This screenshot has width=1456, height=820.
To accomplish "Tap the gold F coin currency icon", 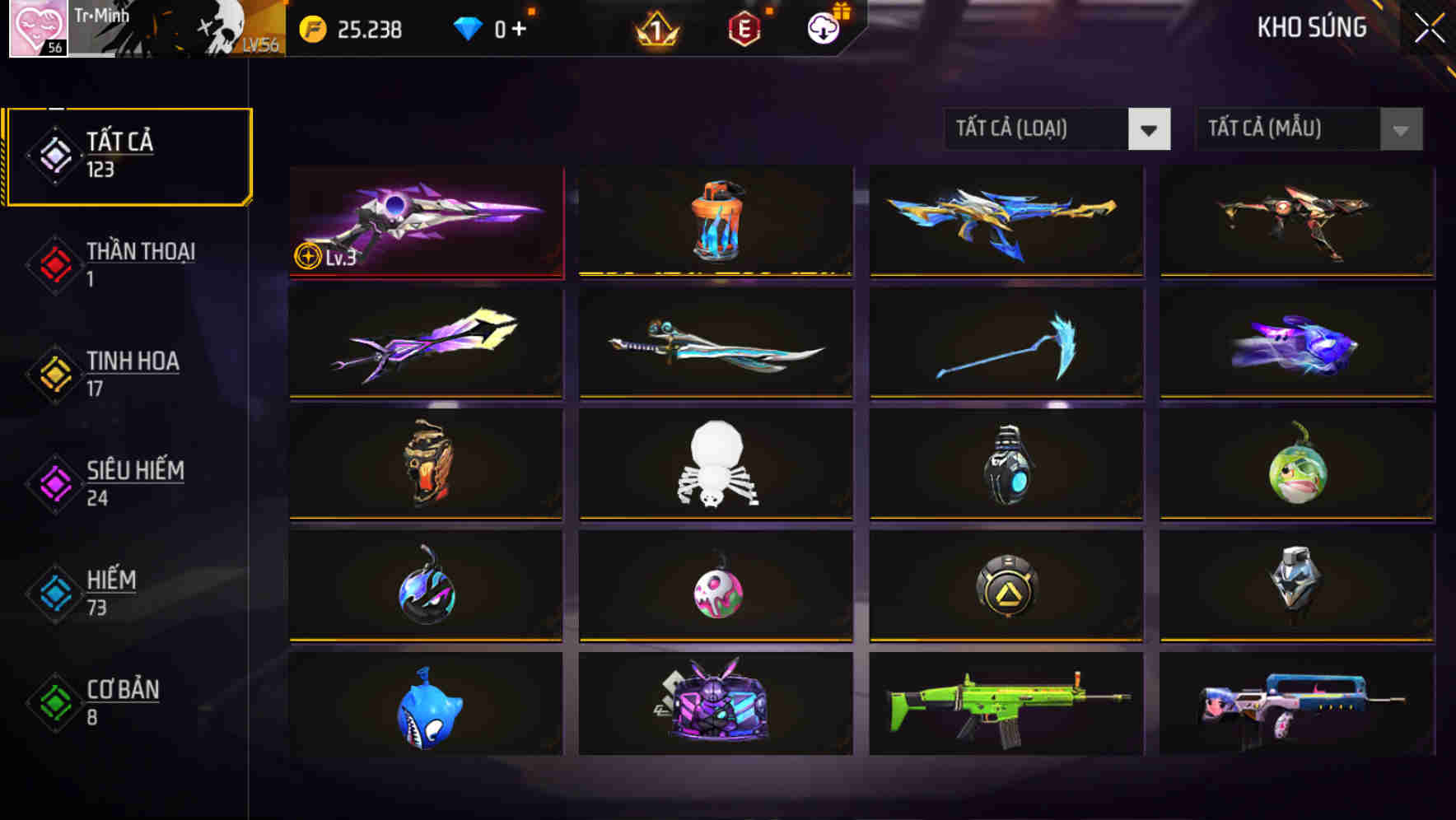I will [311, 28].
